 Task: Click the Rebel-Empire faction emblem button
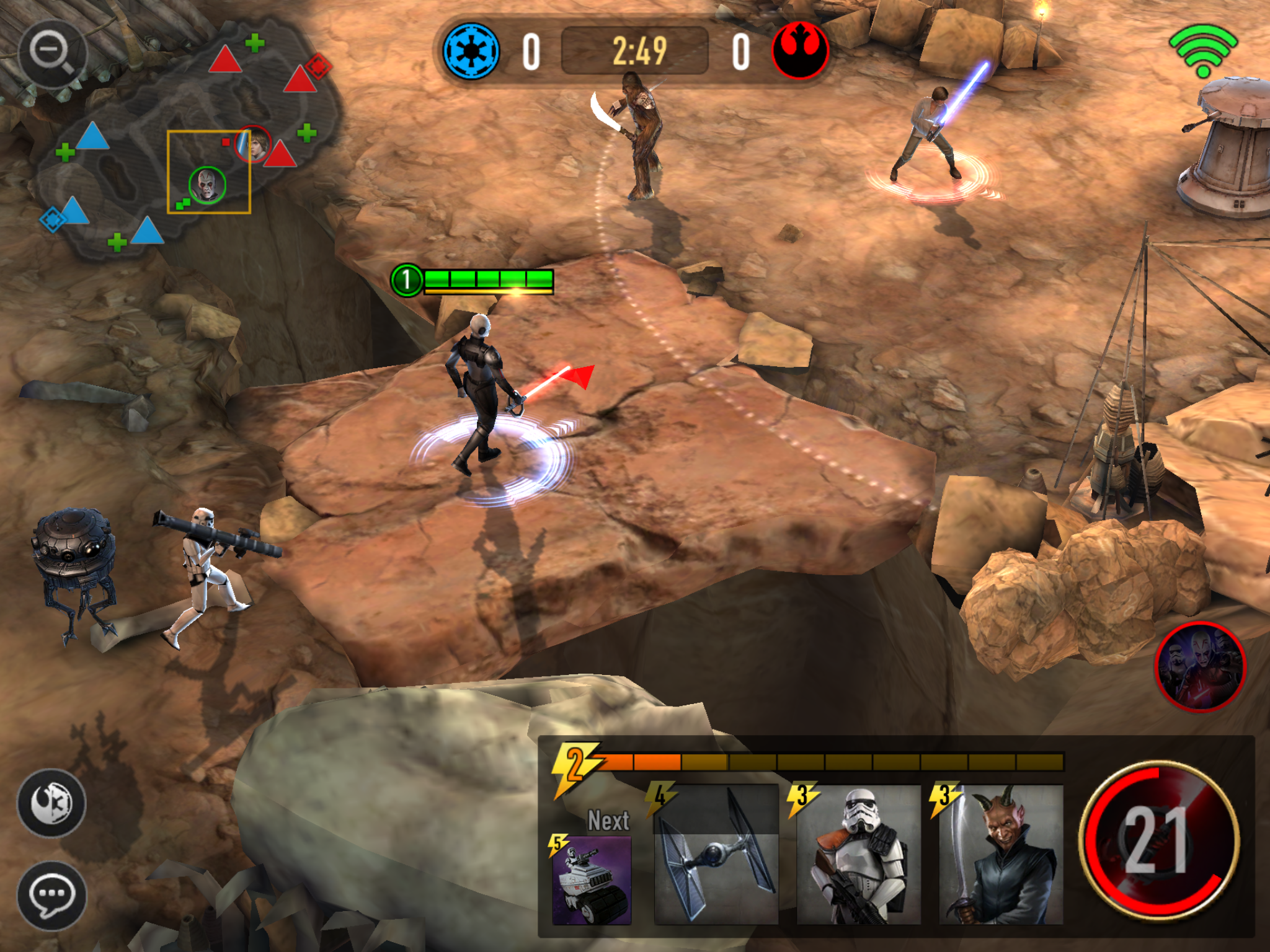pos(51,803)
